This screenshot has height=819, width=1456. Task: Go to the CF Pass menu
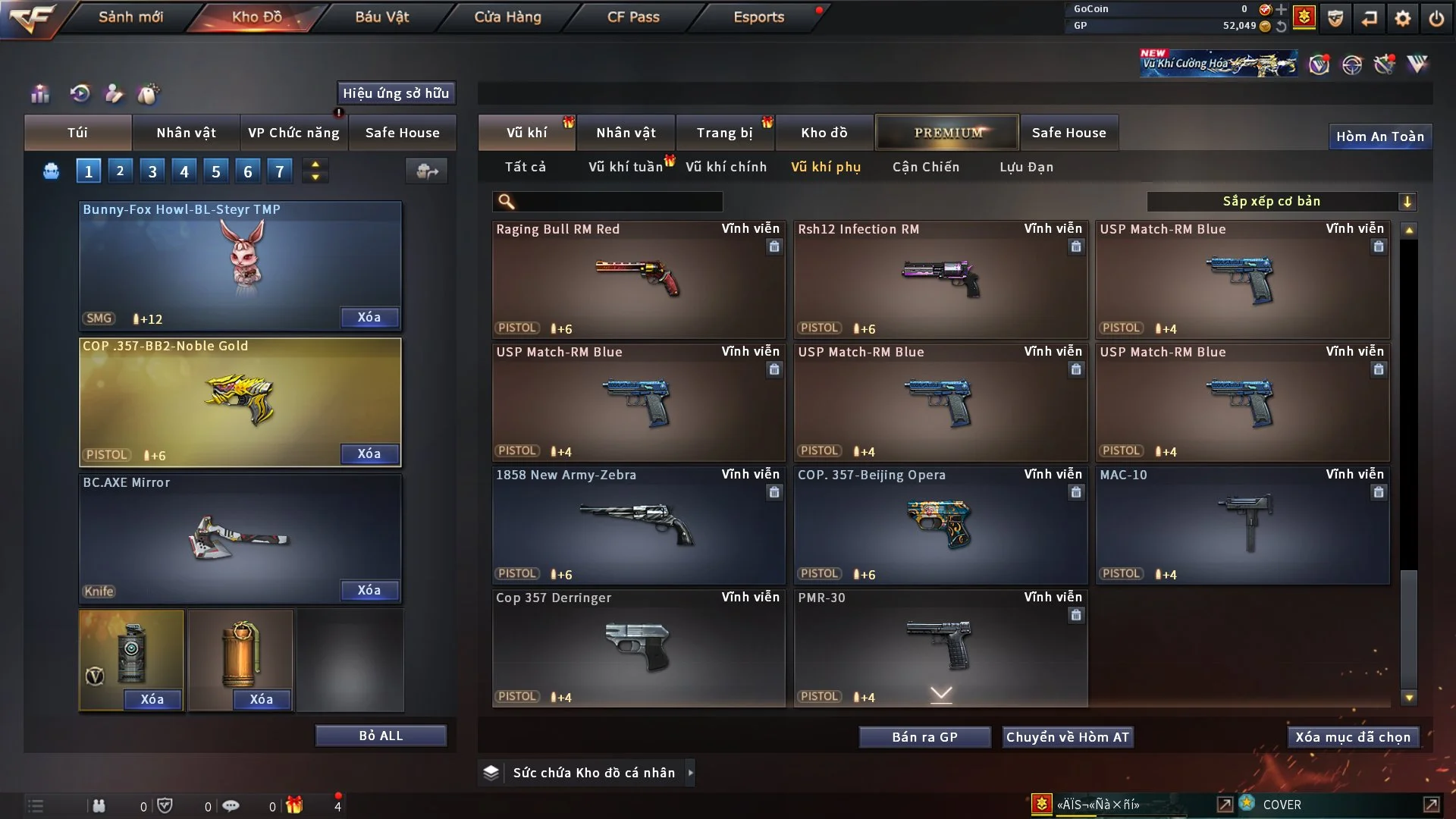pyautogui.click(x=633, y=17)
